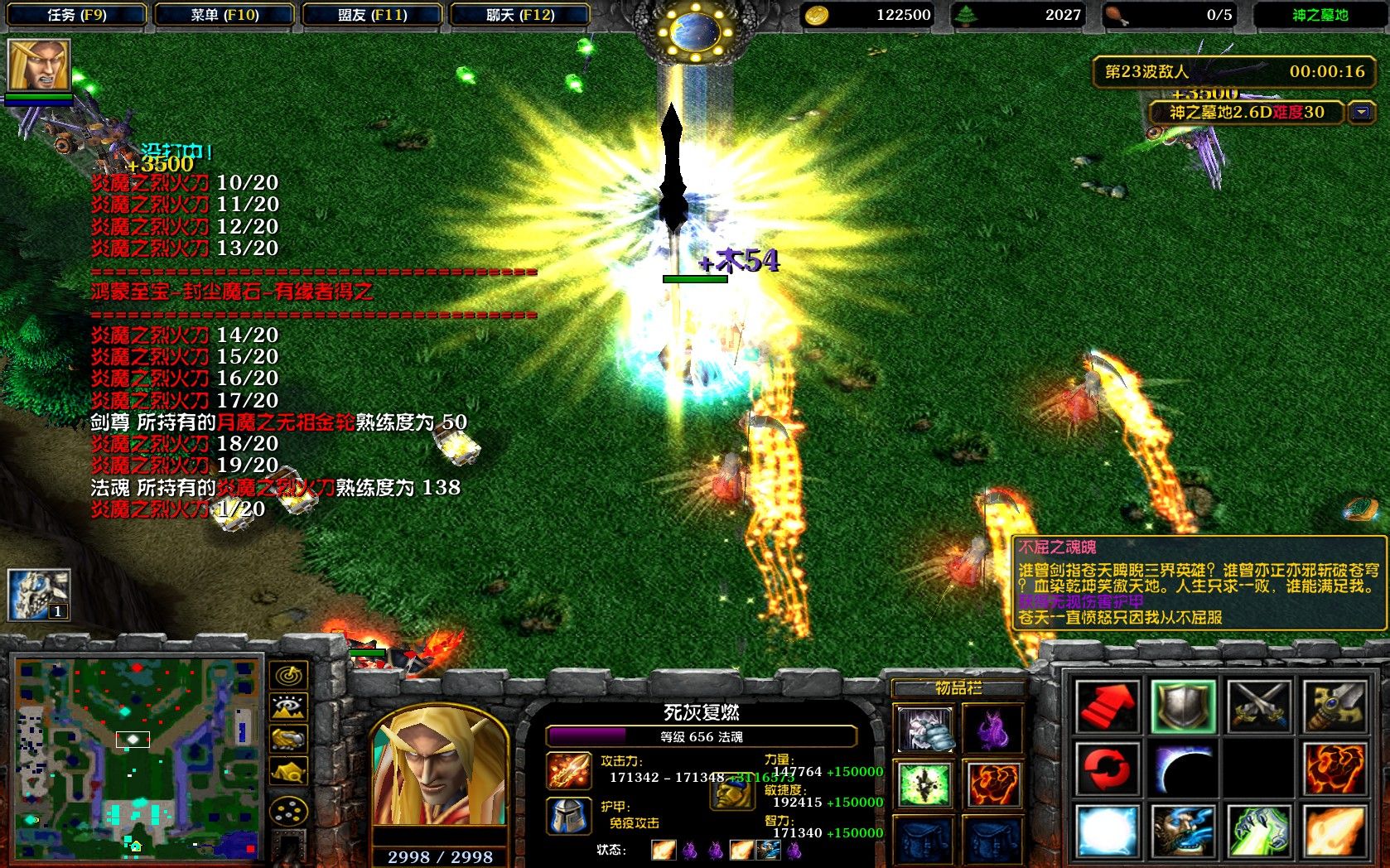Cast the blue-bearded dwarf avatar ability

(x=1184, y=831)
